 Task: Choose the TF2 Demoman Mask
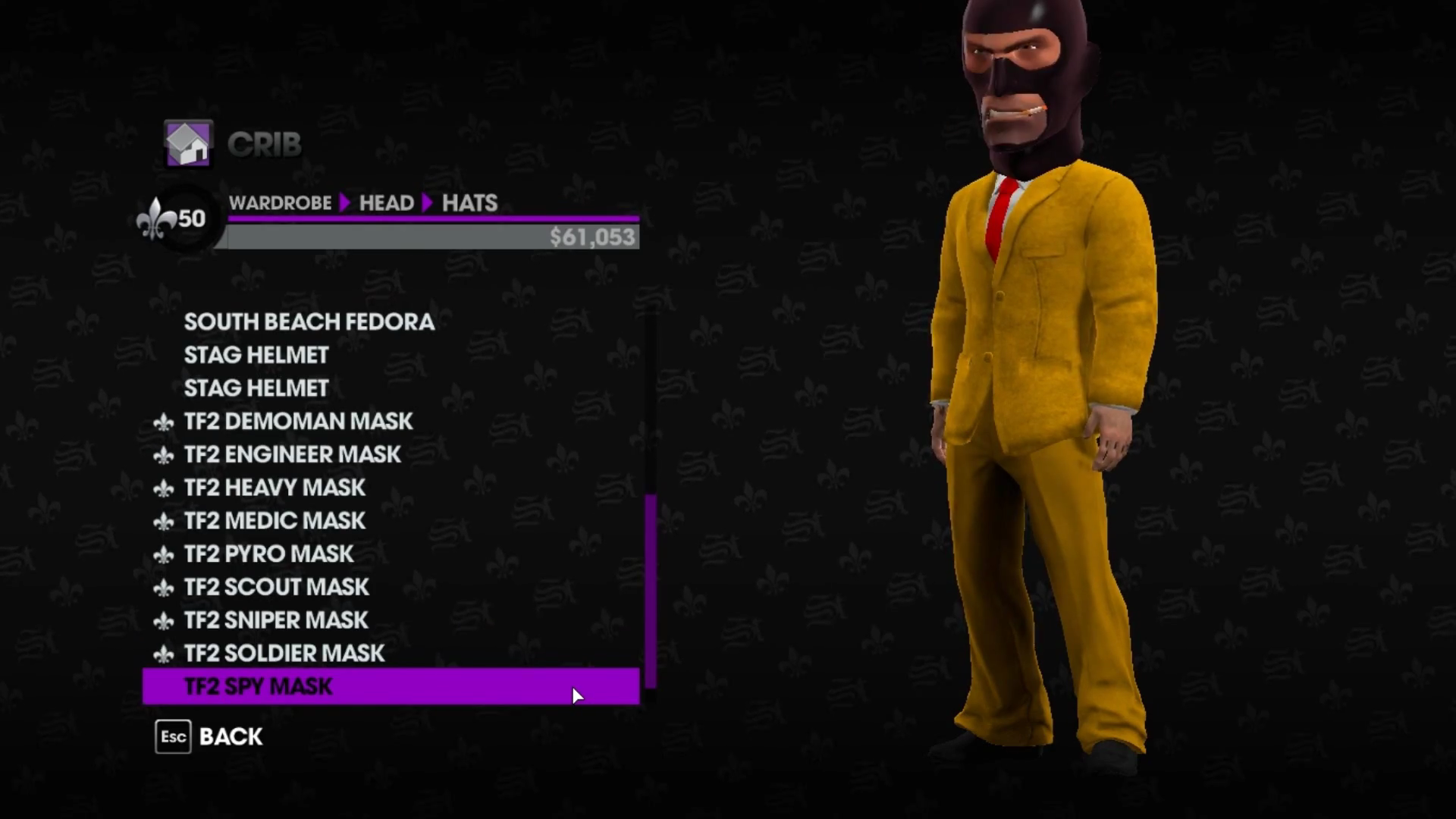tap(298, 421)
